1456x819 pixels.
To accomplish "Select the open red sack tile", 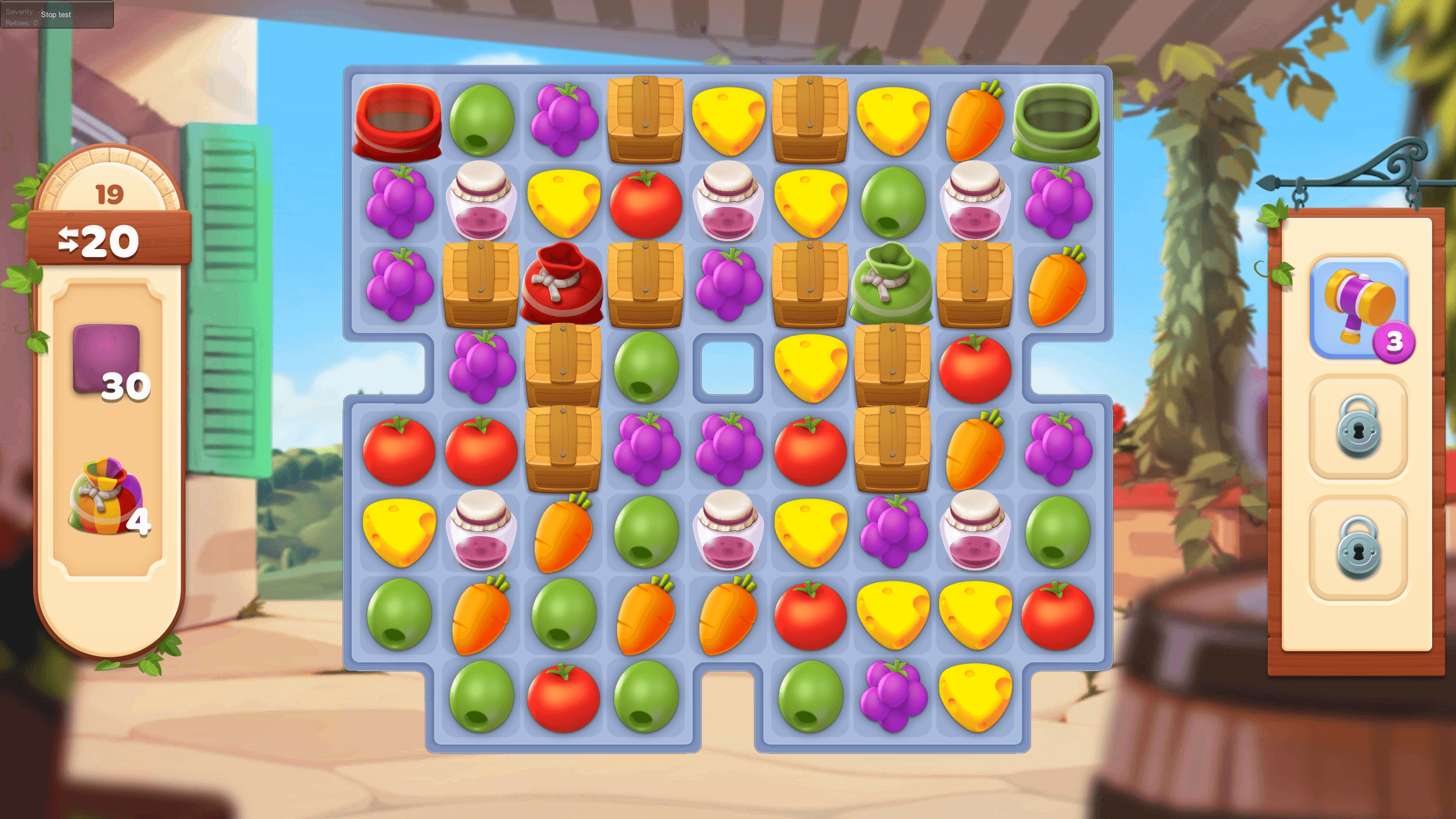I will tap(398, 121).
